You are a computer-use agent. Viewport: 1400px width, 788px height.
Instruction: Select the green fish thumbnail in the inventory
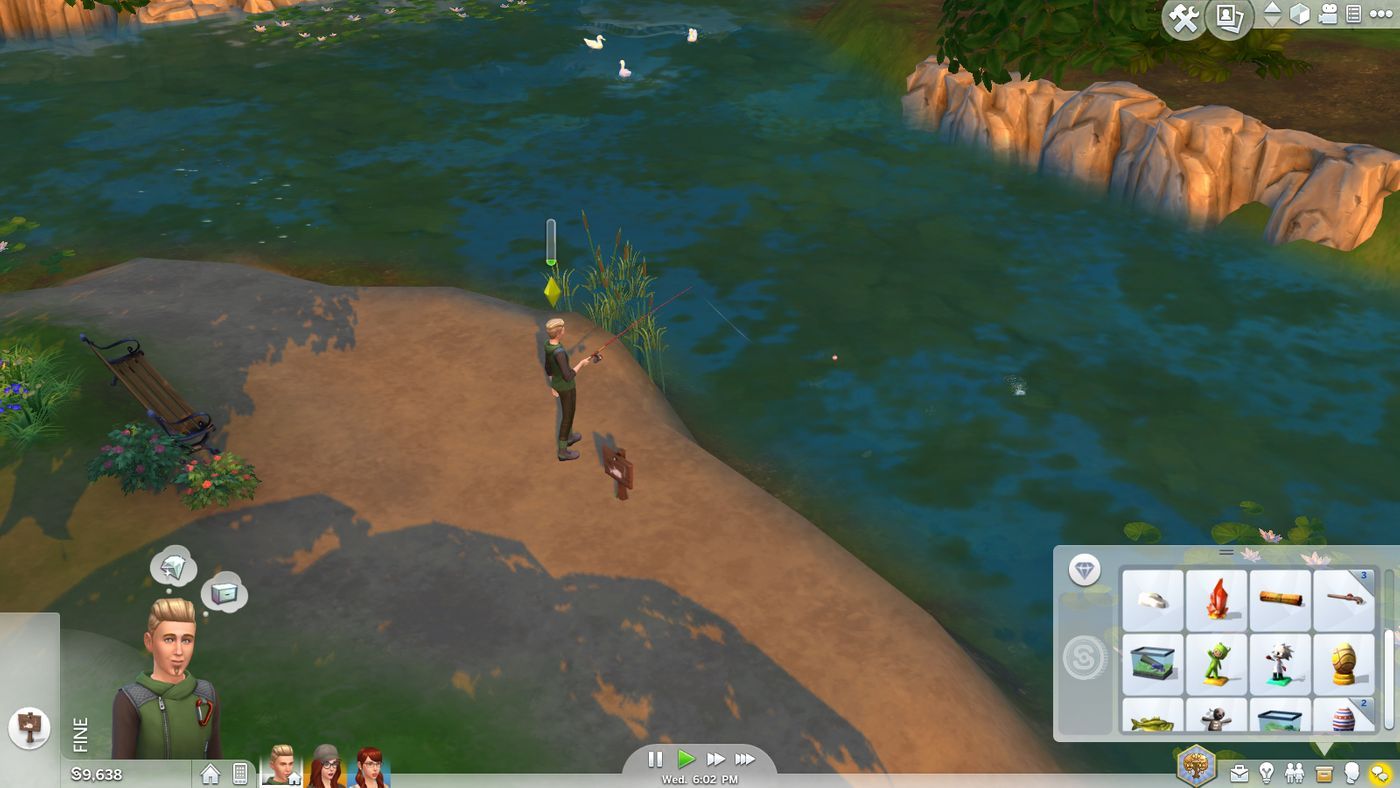tap(1154, 722)
